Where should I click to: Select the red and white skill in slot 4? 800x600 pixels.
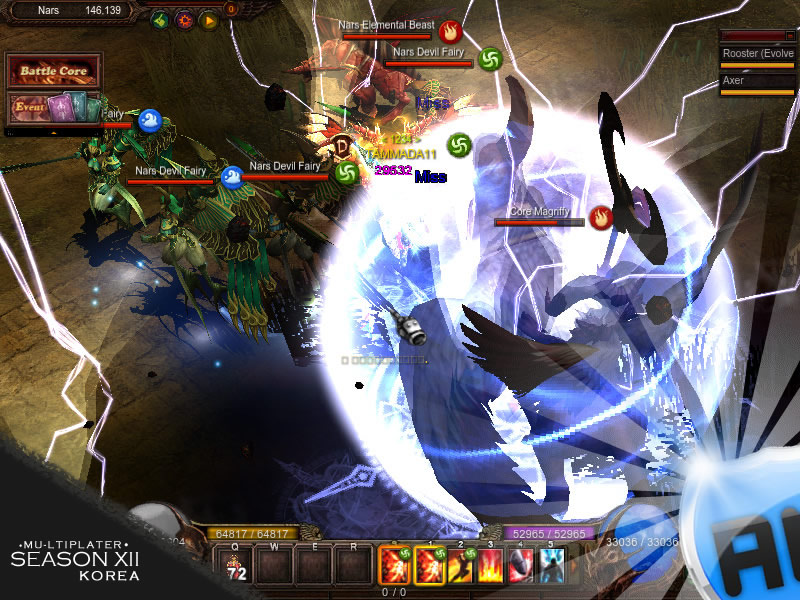click(x=523, y=567)
